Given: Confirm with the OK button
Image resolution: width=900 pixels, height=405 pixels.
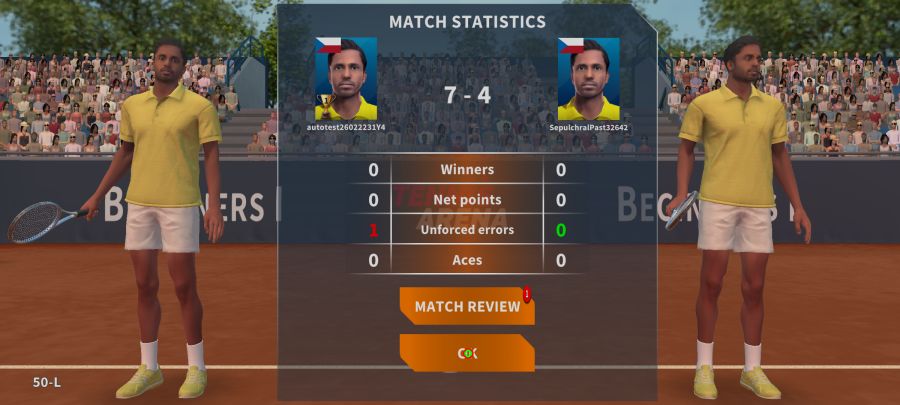Looking at the screenshot, I should (467, 352).
